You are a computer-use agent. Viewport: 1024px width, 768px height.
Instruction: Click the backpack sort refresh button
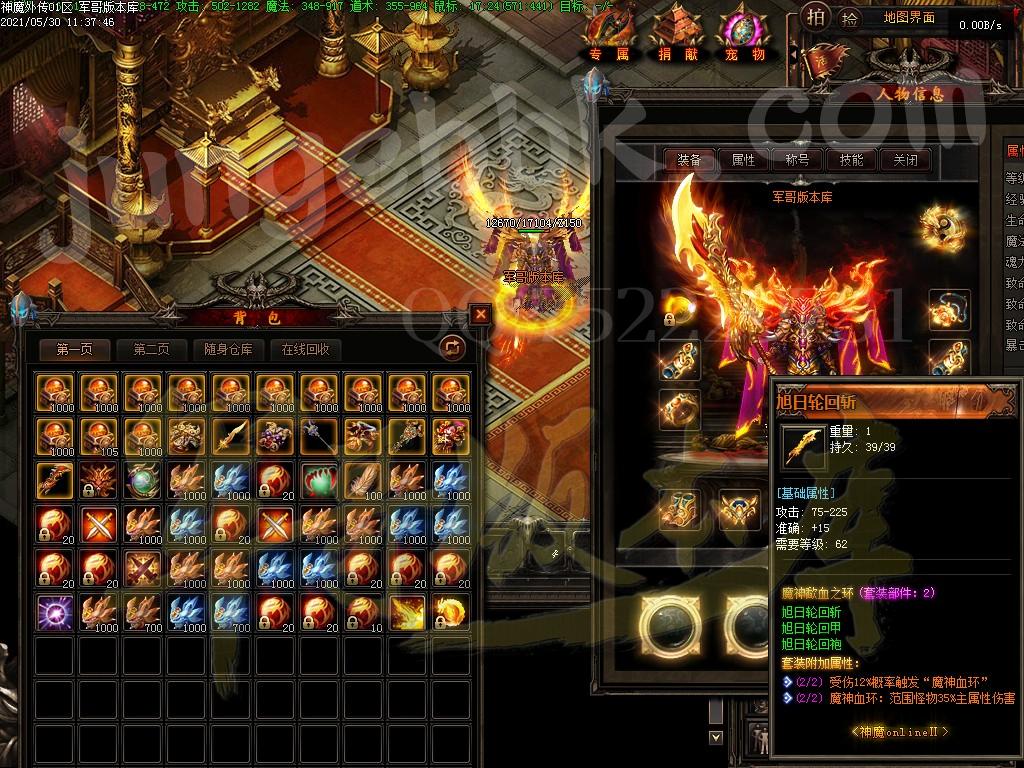453,347
